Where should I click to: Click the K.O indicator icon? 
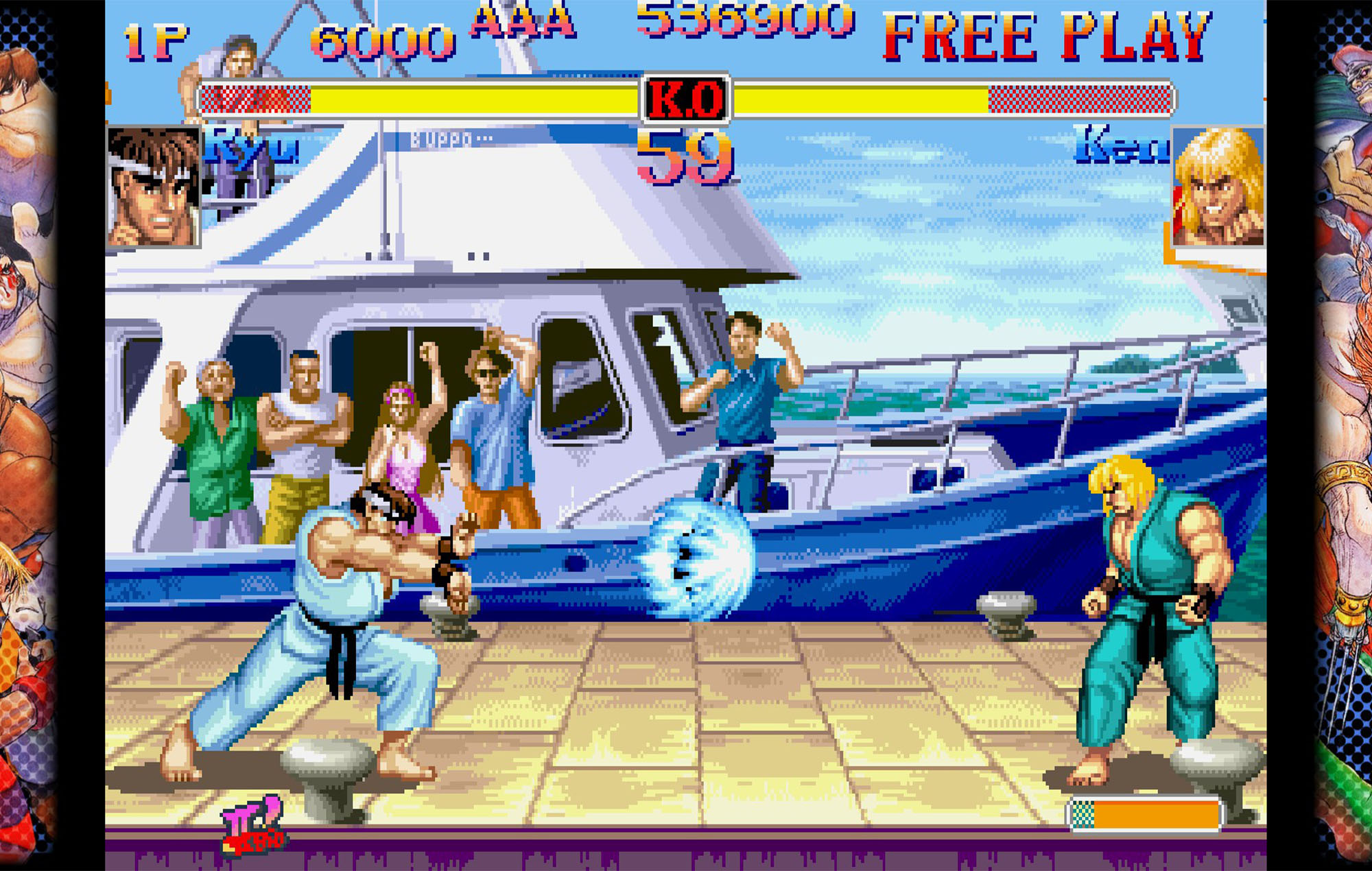686,99
